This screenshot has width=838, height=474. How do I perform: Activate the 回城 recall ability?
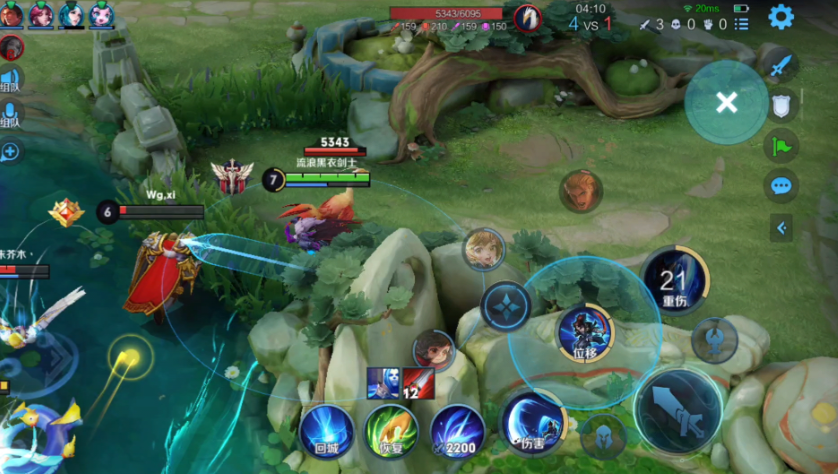[x=326, y=432]
